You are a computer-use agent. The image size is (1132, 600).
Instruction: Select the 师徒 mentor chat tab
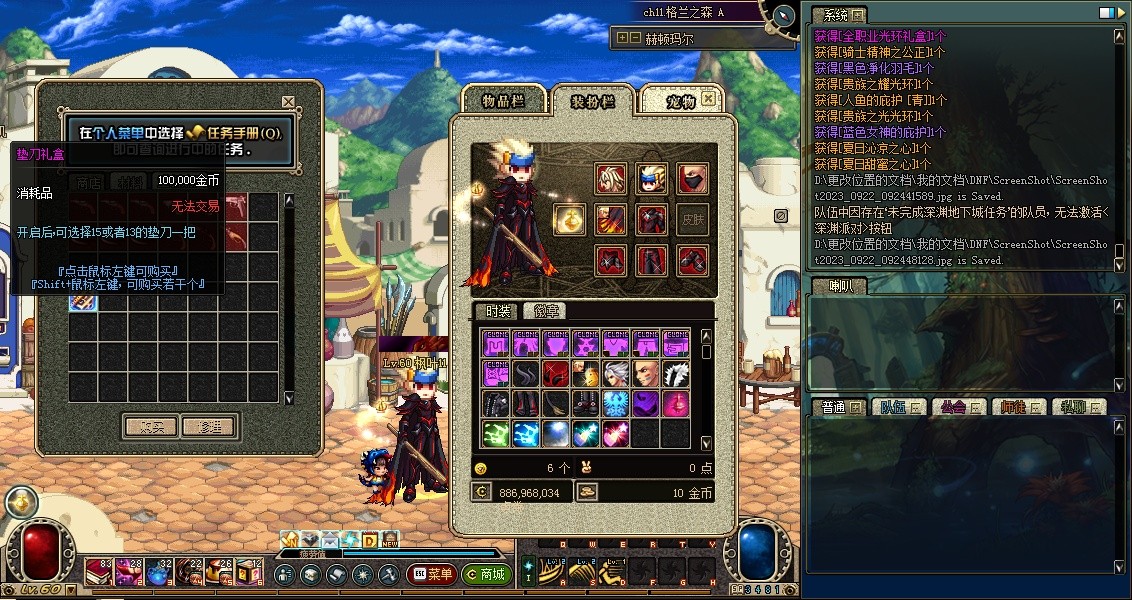click(x=1016, y=407)
